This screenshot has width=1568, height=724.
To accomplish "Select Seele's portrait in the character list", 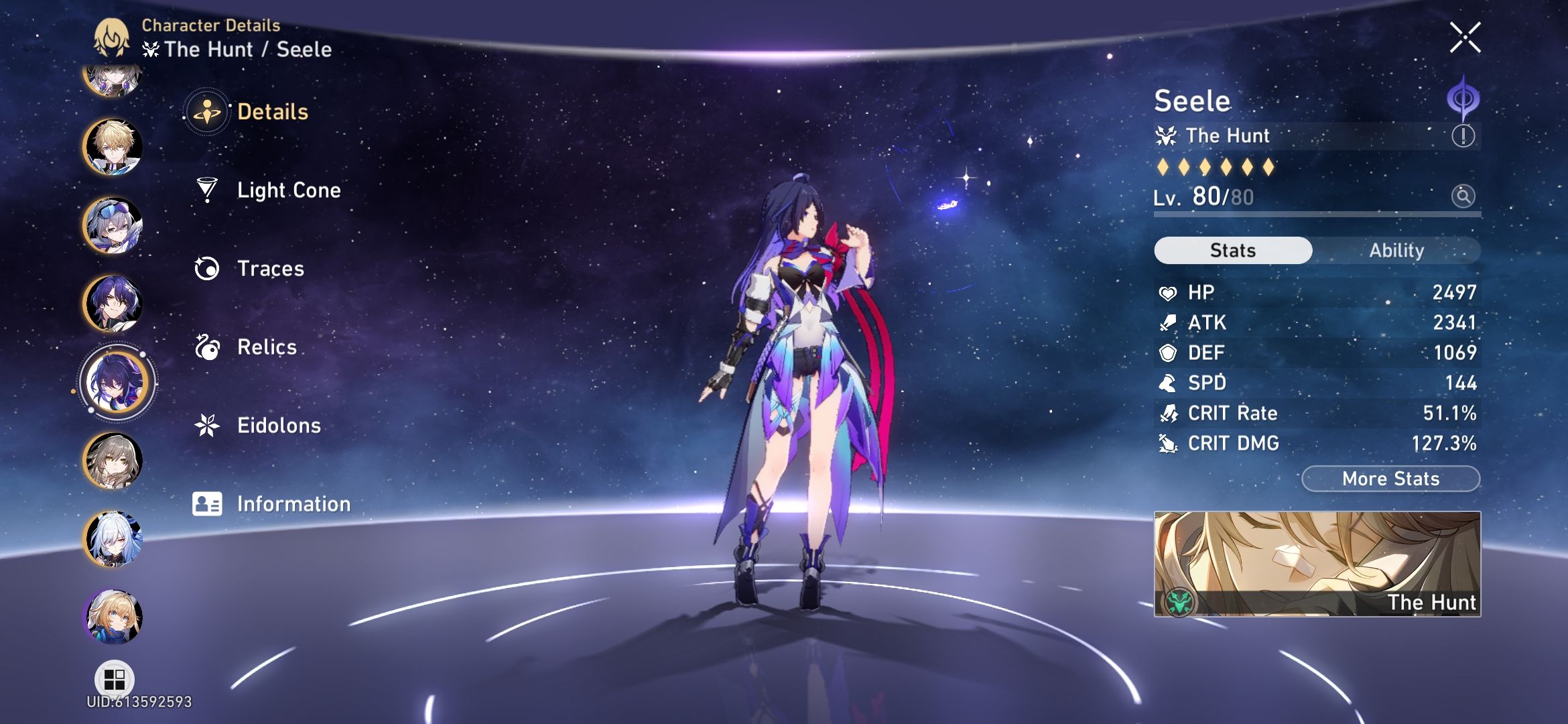I will pyautogui.click(x=116, y=381).
